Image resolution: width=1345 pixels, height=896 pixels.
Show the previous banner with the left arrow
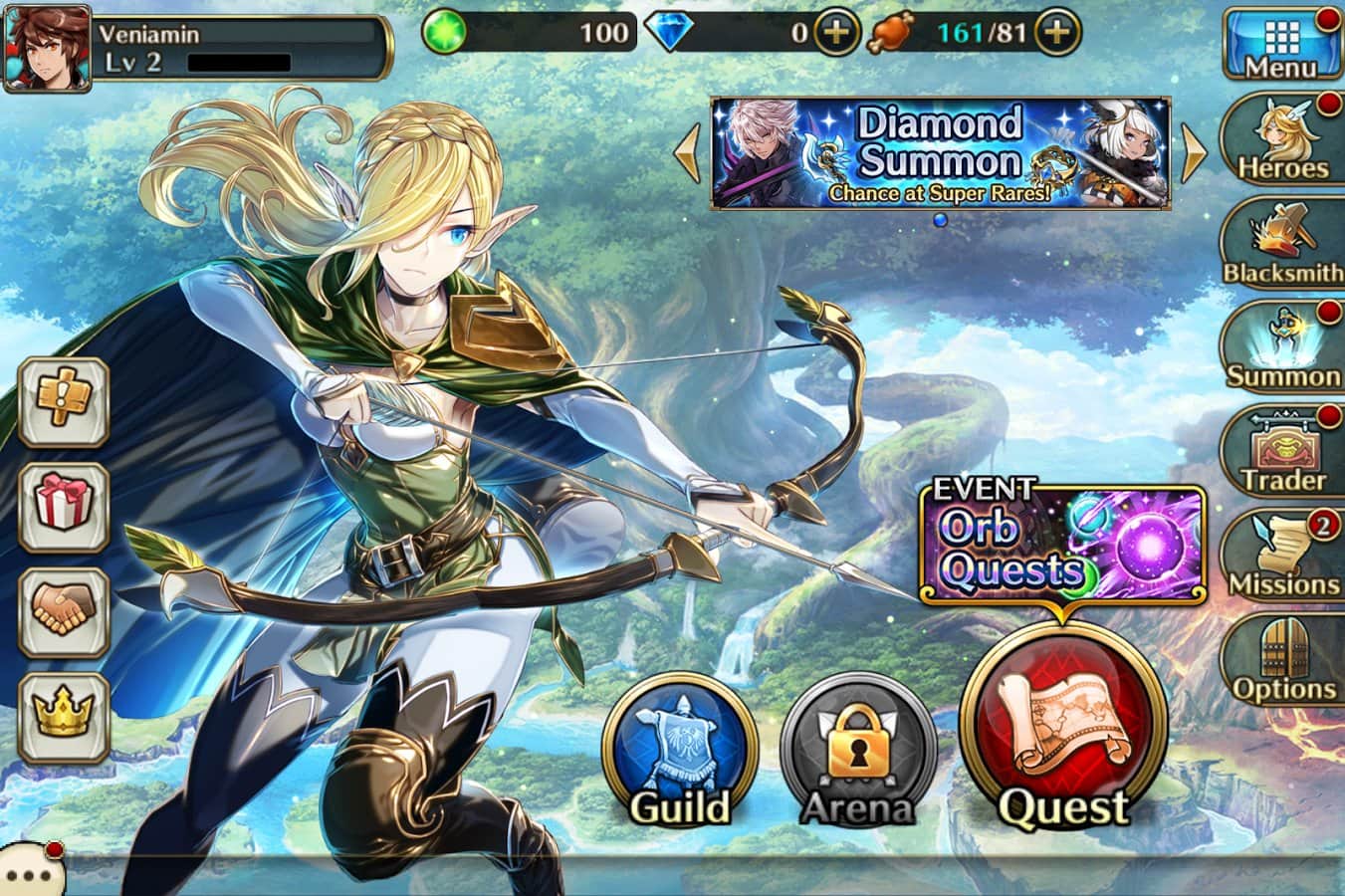(687, 153)
